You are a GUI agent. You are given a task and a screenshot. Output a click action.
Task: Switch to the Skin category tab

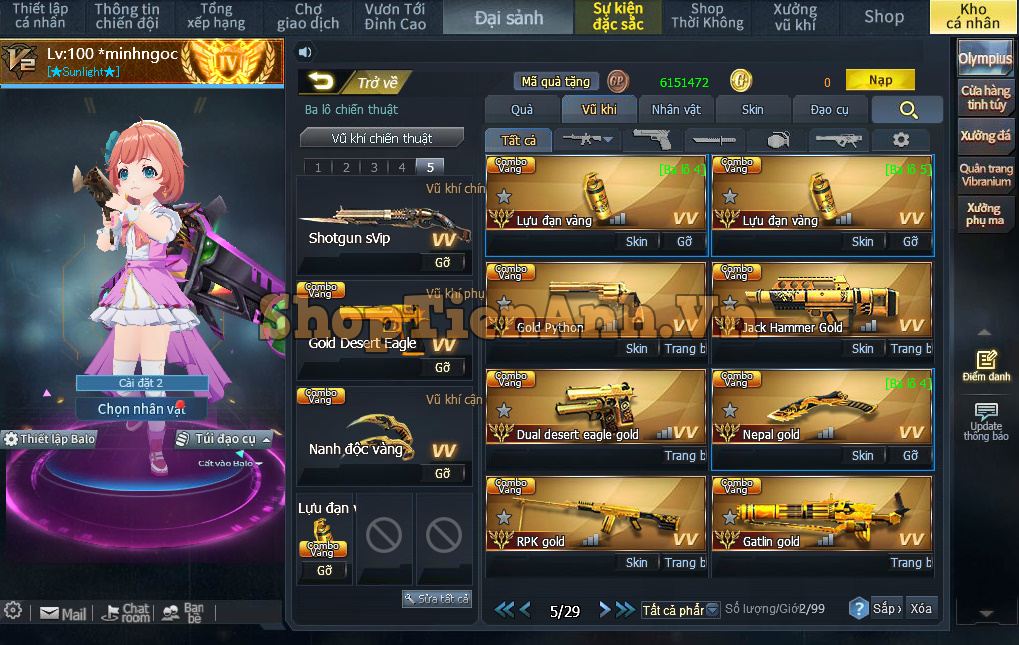[x=752, y=110]
